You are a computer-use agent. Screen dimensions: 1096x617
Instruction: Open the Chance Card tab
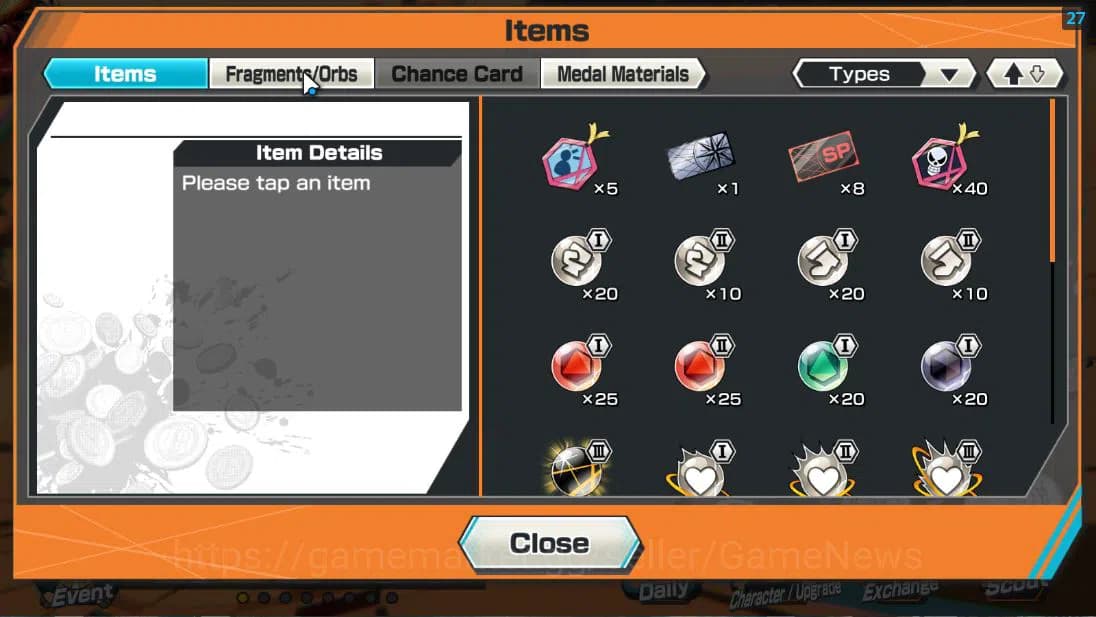pos(457,74)
